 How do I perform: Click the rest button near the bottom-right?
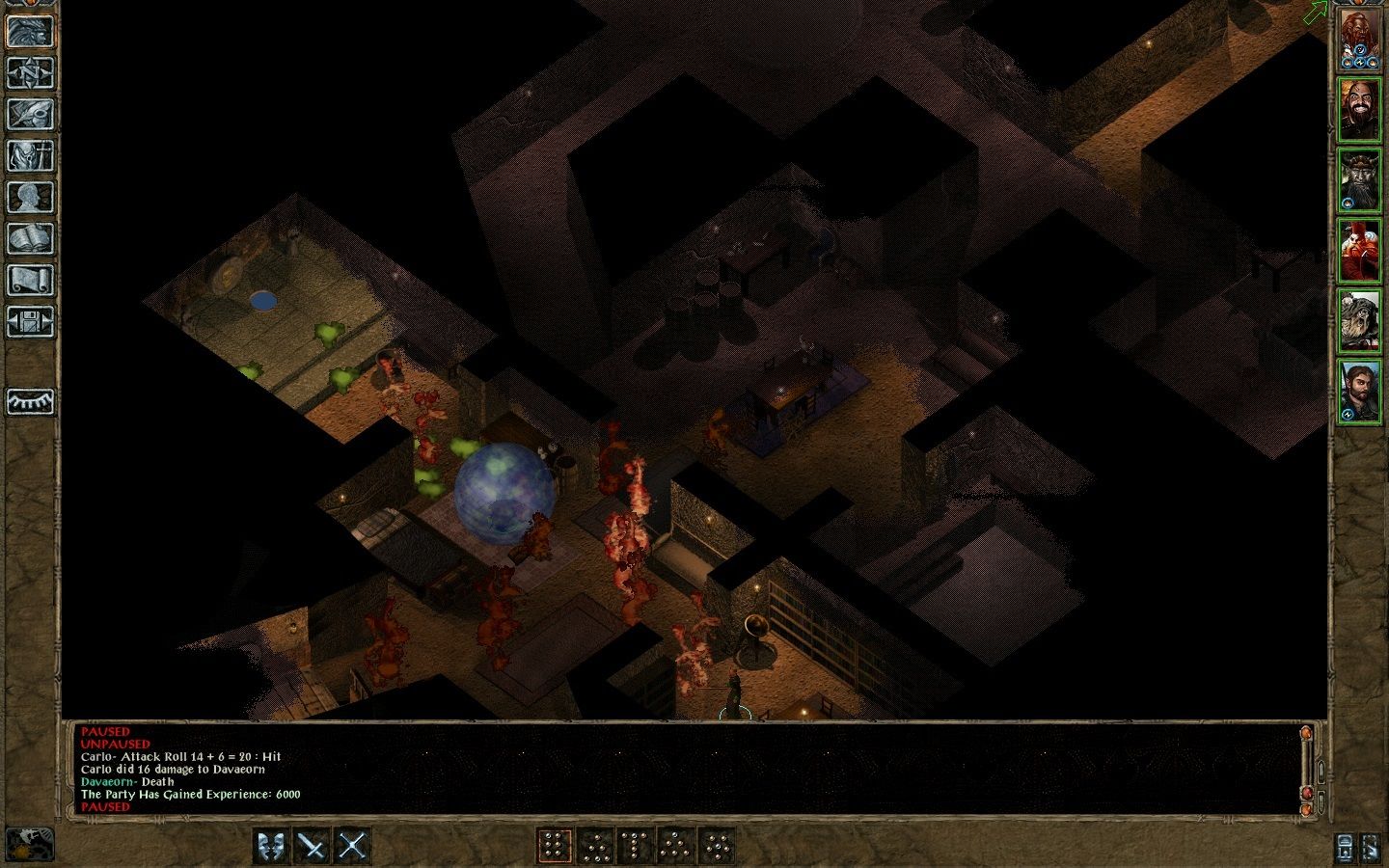click(1343, 847)
